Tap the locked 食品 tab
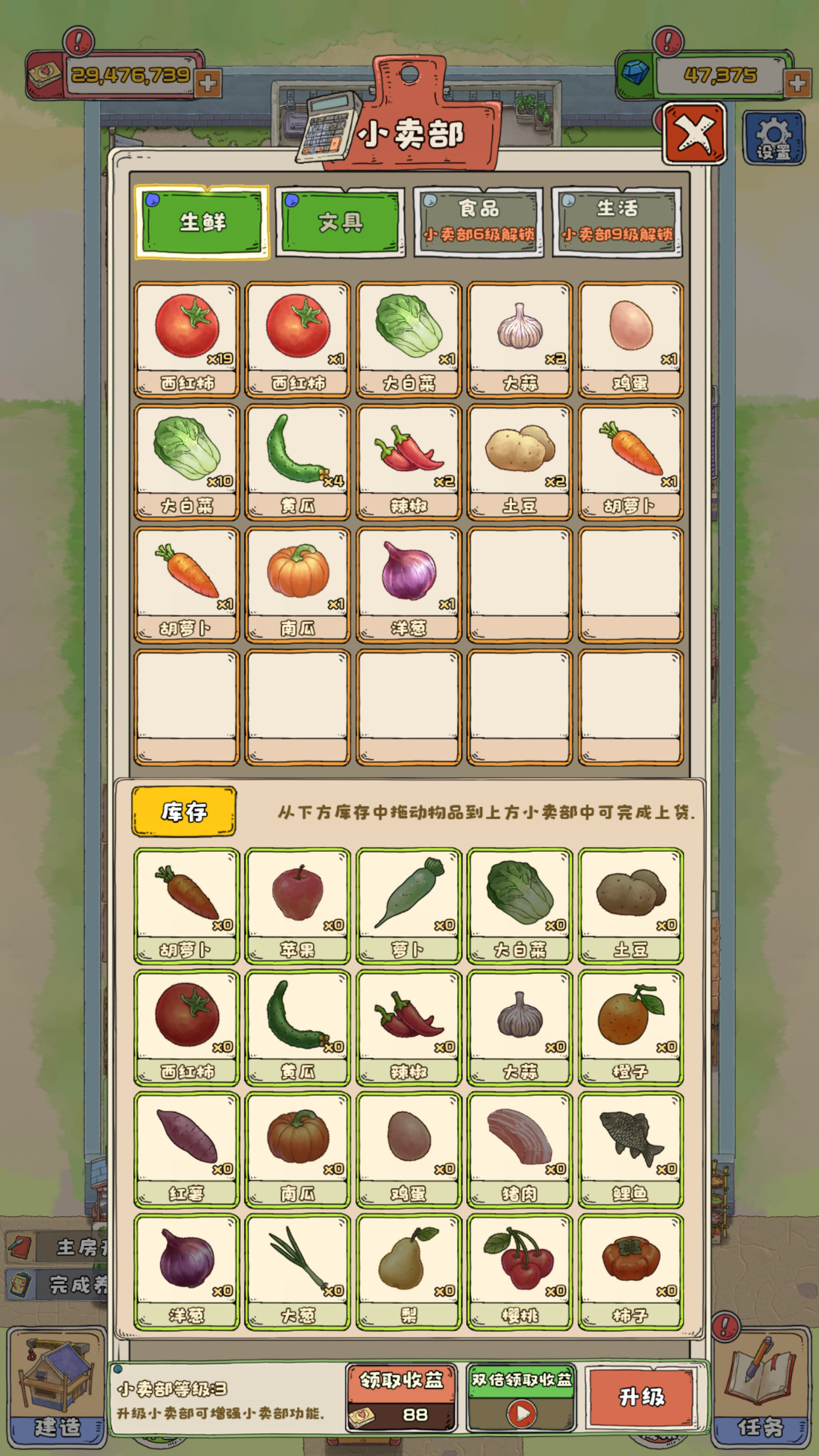 pyautogui.click(x=478, y=222)
